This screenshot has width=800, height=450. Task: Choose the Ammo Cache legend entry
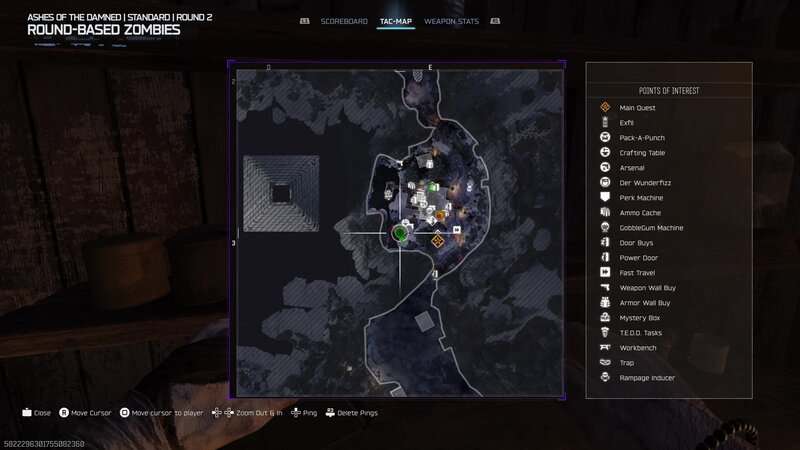(638, 212)
